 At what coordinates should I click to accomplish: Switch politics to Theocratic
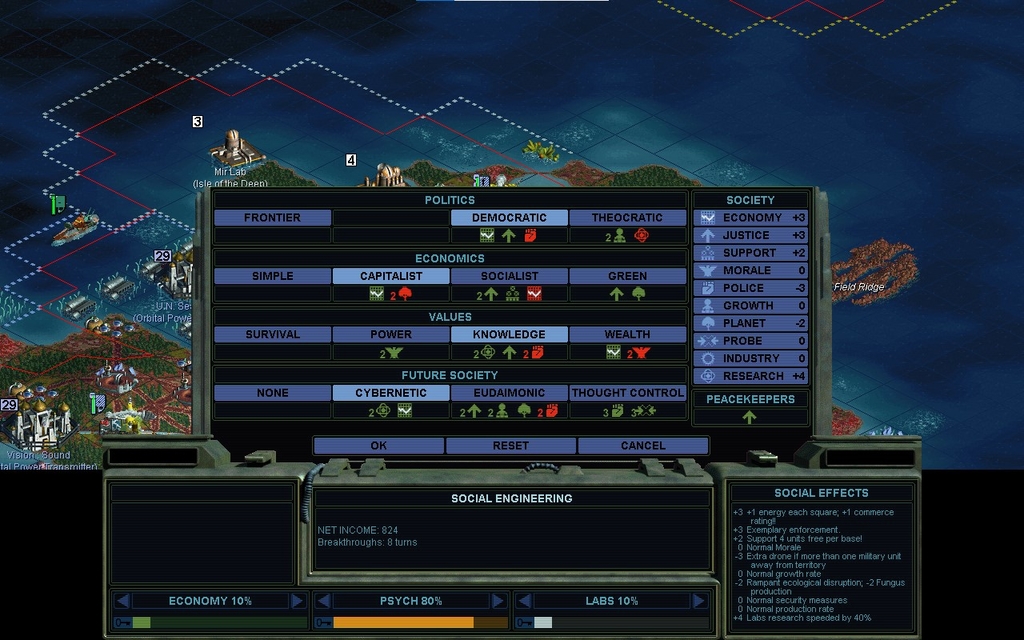coord(627,218)
